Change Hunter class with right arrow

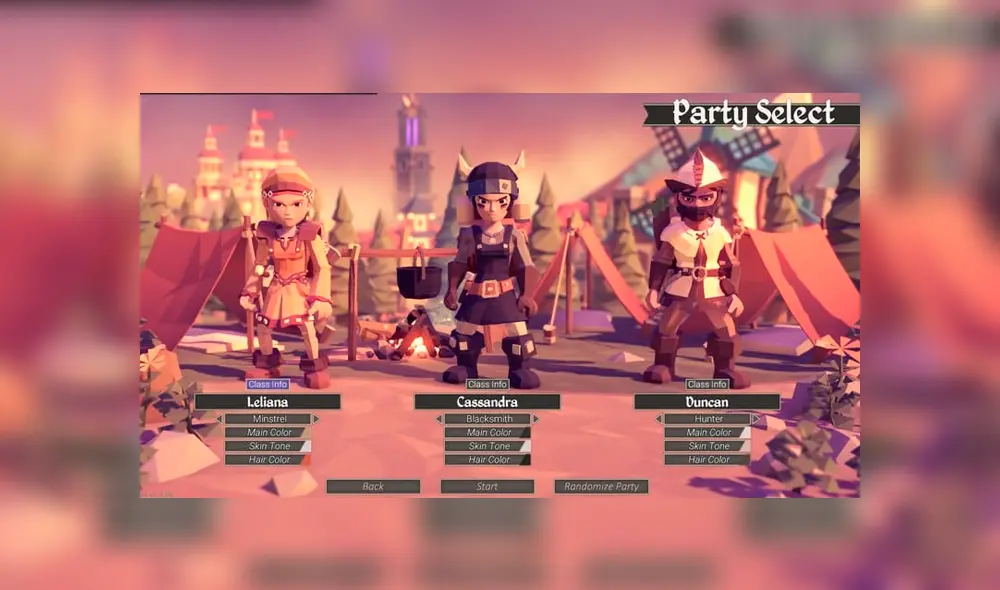point(756,419)
